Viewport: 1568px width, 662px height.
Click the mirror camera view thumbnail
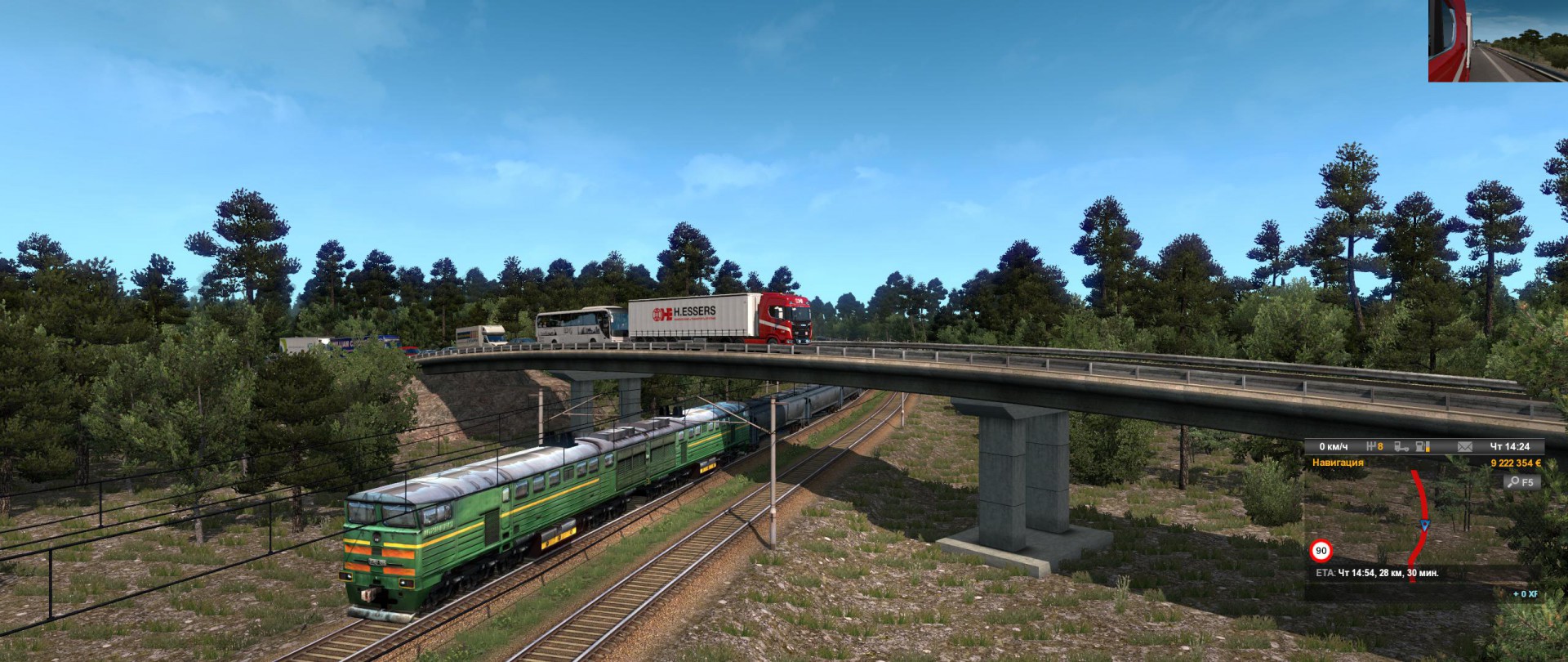[1497, 41]
